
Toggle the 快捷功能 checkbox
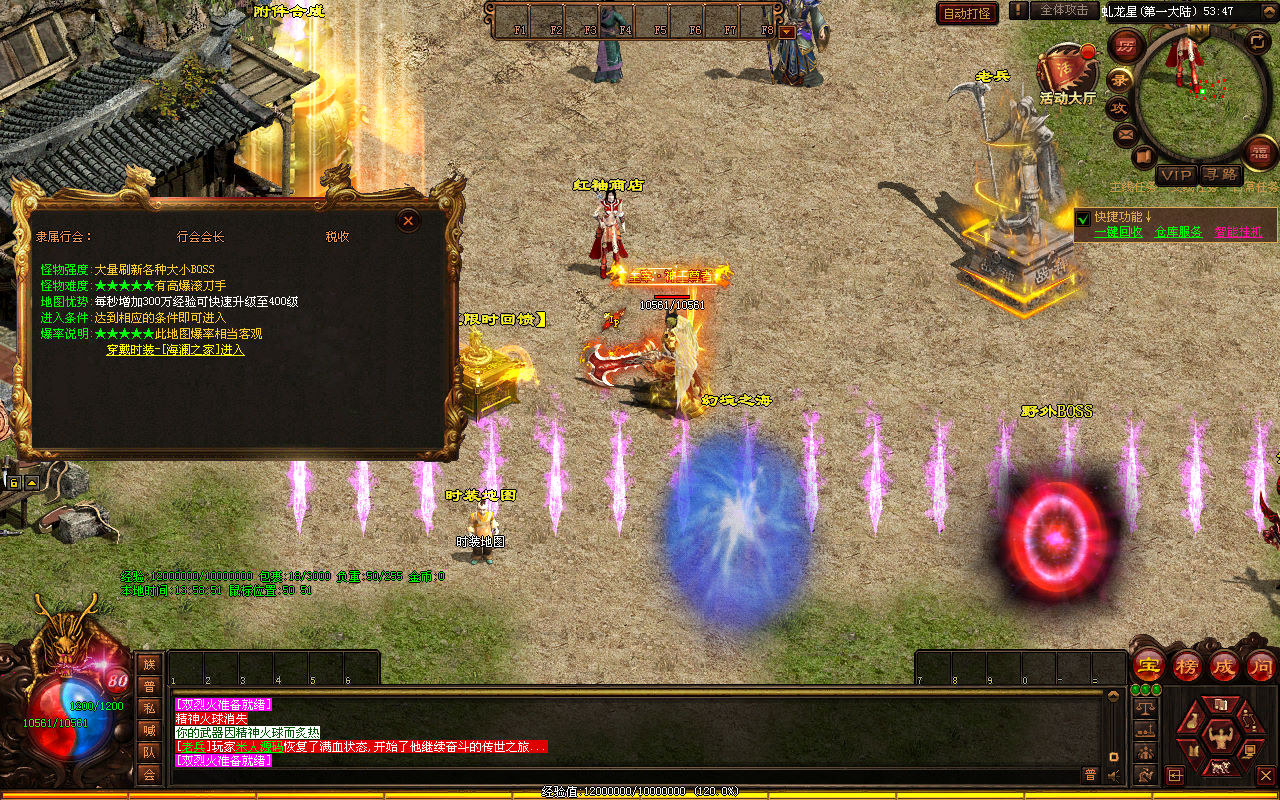pyautogui.click(x=1083, y=217)
